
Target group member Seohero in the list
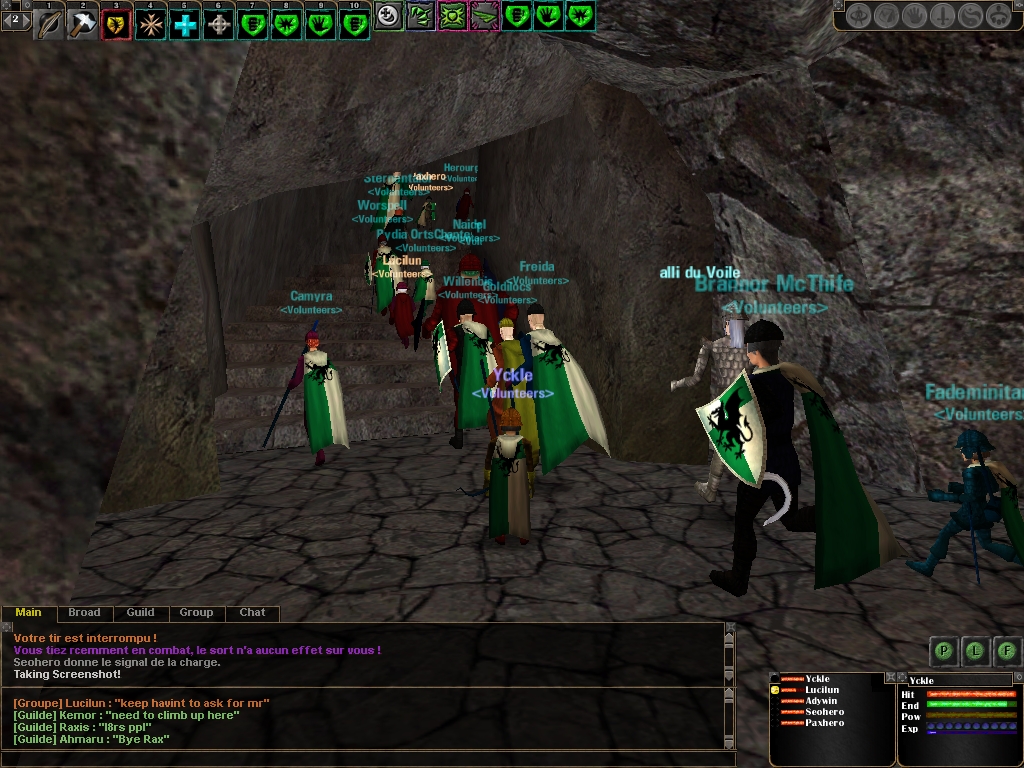824,712
